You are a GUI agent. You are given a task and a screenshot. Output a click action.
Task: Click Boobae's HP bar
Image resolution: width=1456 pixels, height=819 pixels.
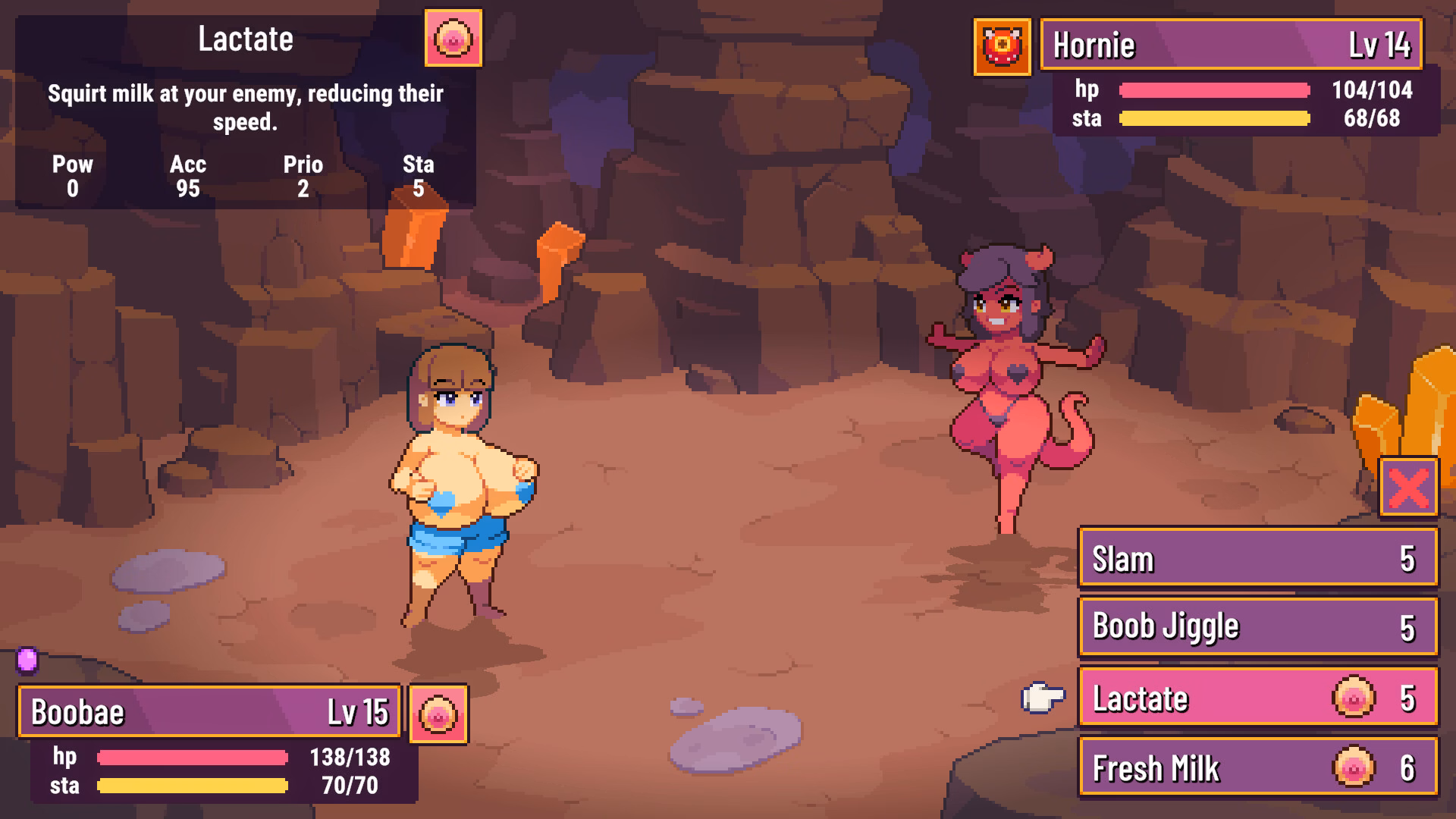[x=193, y=757]
